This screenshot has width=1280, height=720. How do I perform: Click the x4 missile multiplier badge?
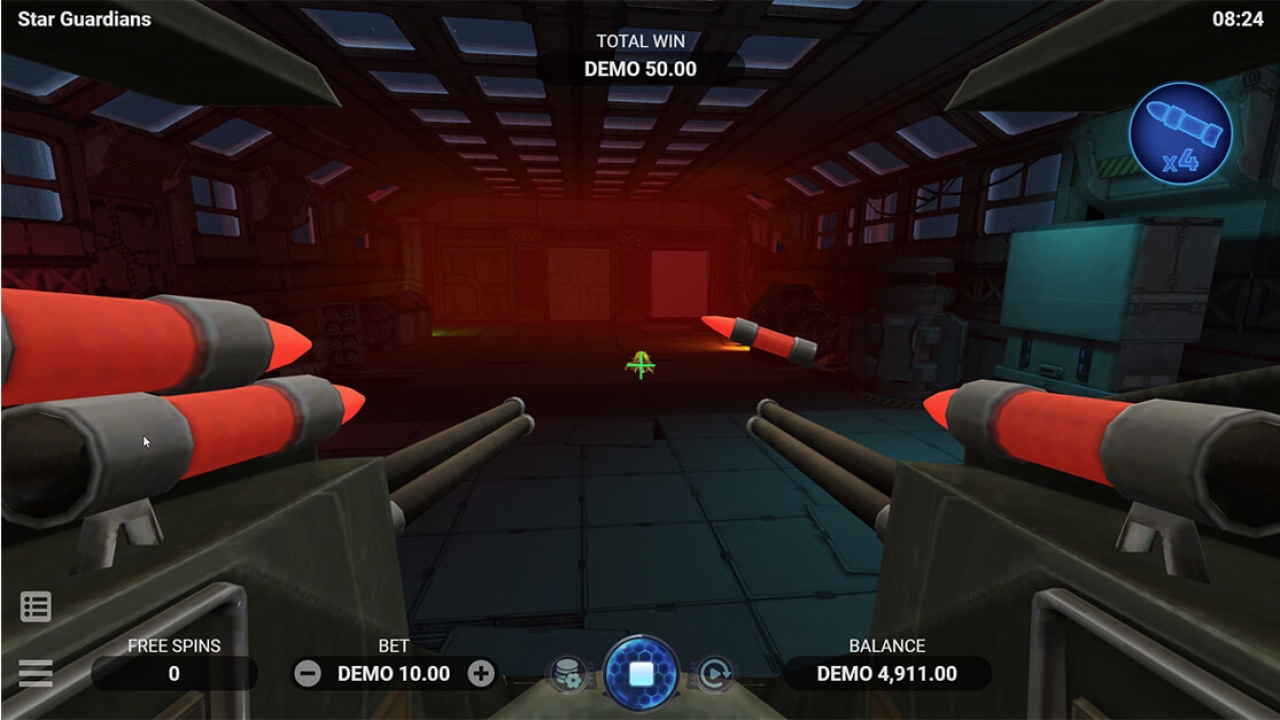pos(1180,134)
